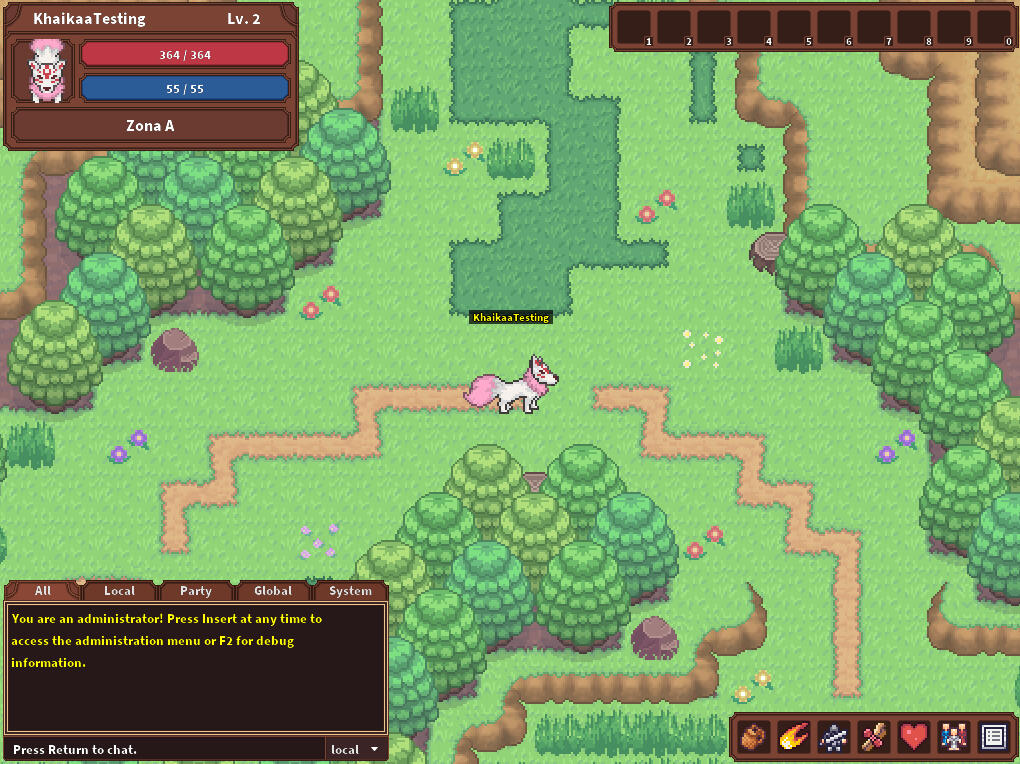Image resolution: width=1020 pixels, height=764 pixels.
Task: Click the KhaikaaTesting character portrait
Action: coord(43,71)
